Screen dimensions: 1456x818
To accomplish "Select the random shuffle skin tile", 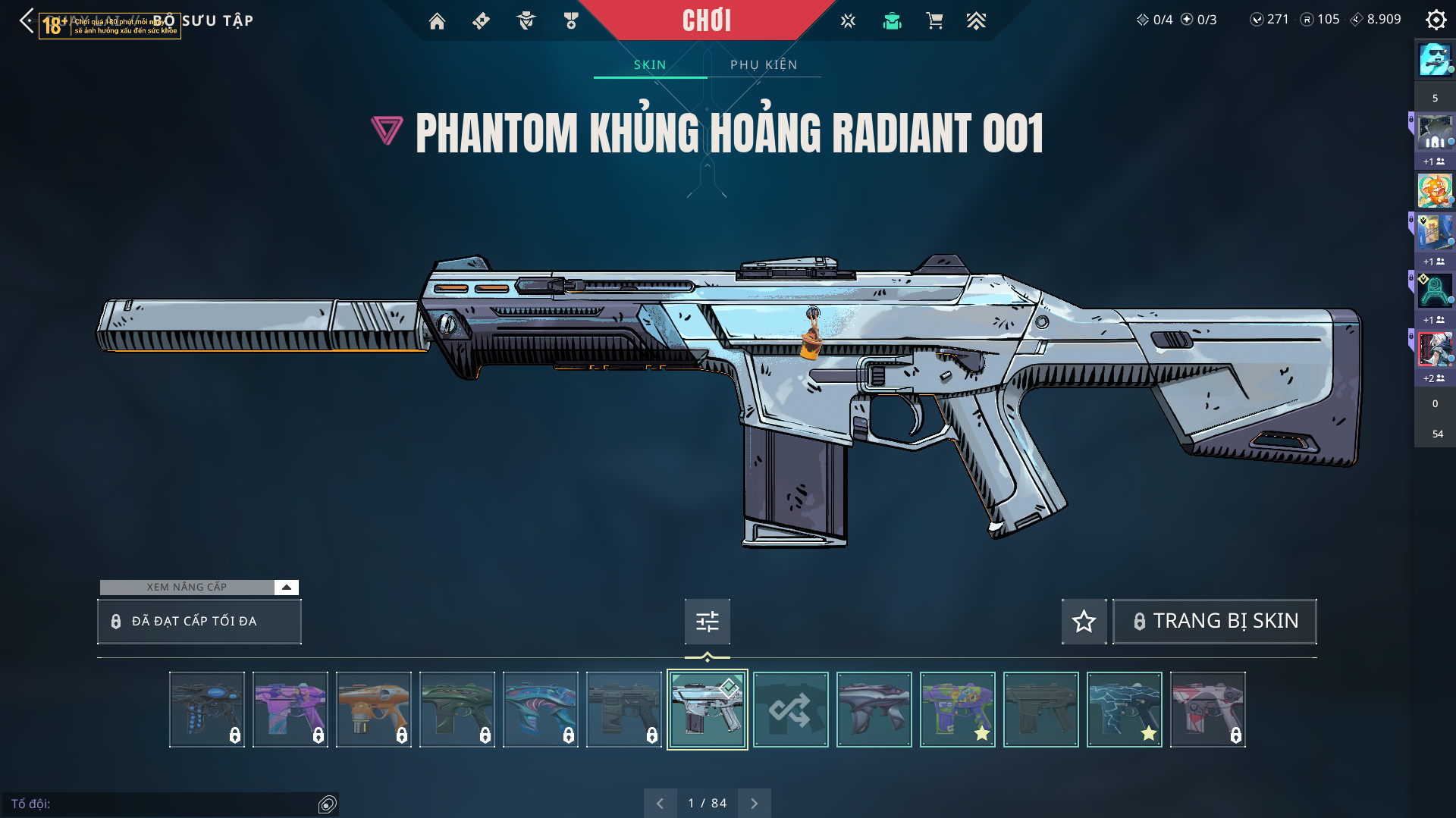I will pyautogui.click(x=790, y=710).
